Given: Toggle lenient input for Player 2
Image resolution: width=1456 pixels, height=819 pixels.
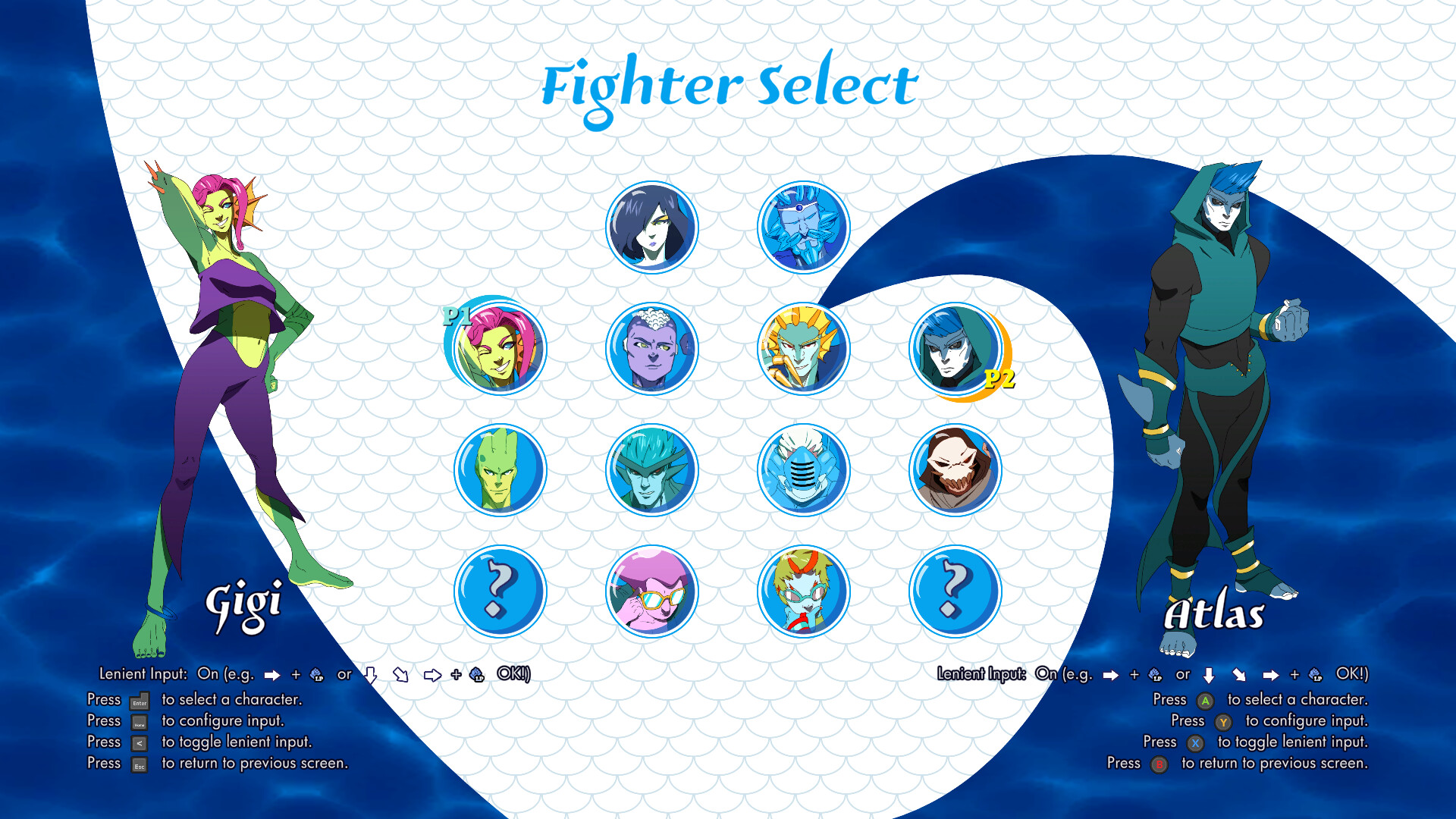Looking at the screenshot, I should [1197, 742].
